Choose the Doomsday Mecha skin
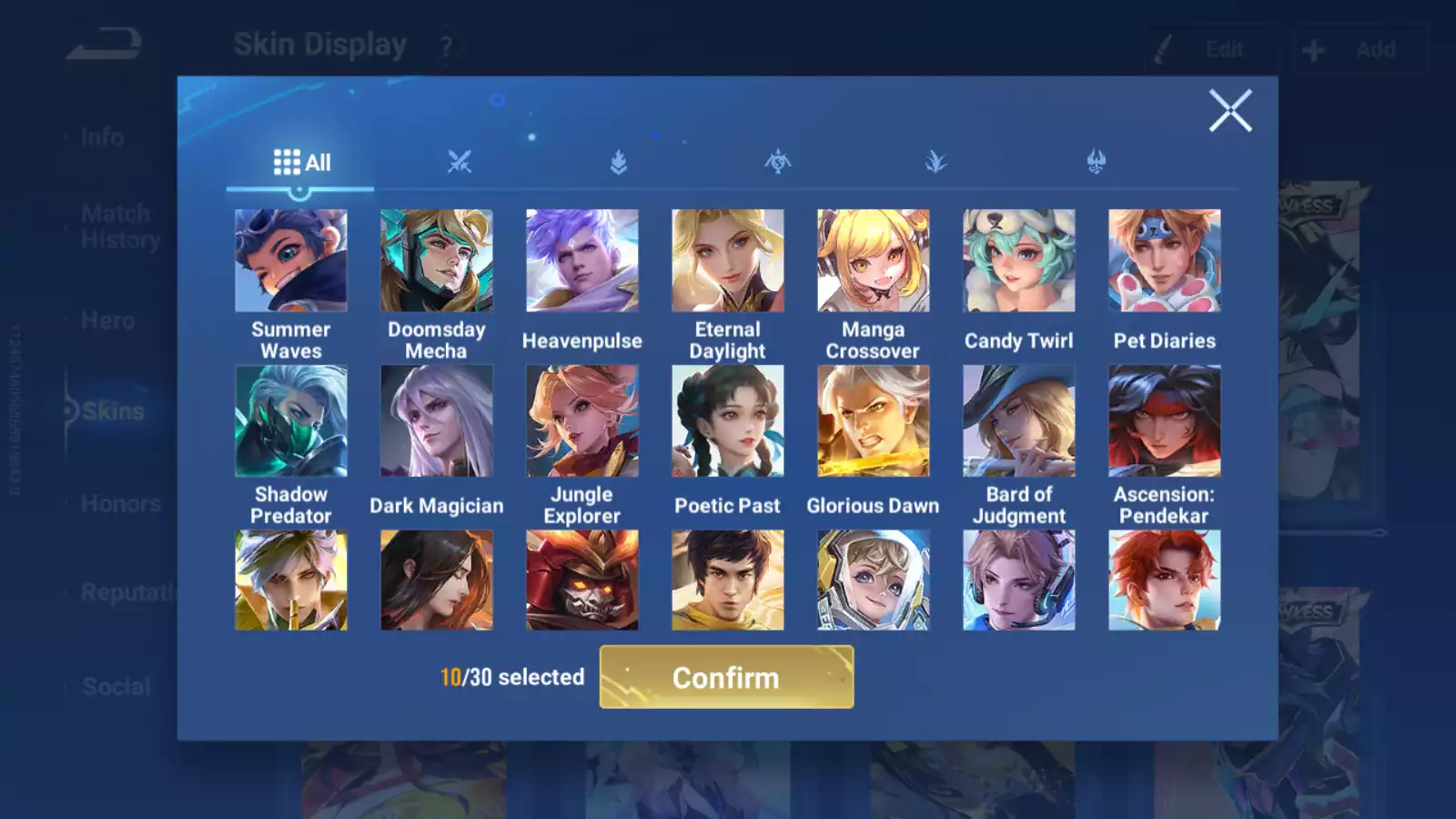1456x819 pixels. pos(437,261)
